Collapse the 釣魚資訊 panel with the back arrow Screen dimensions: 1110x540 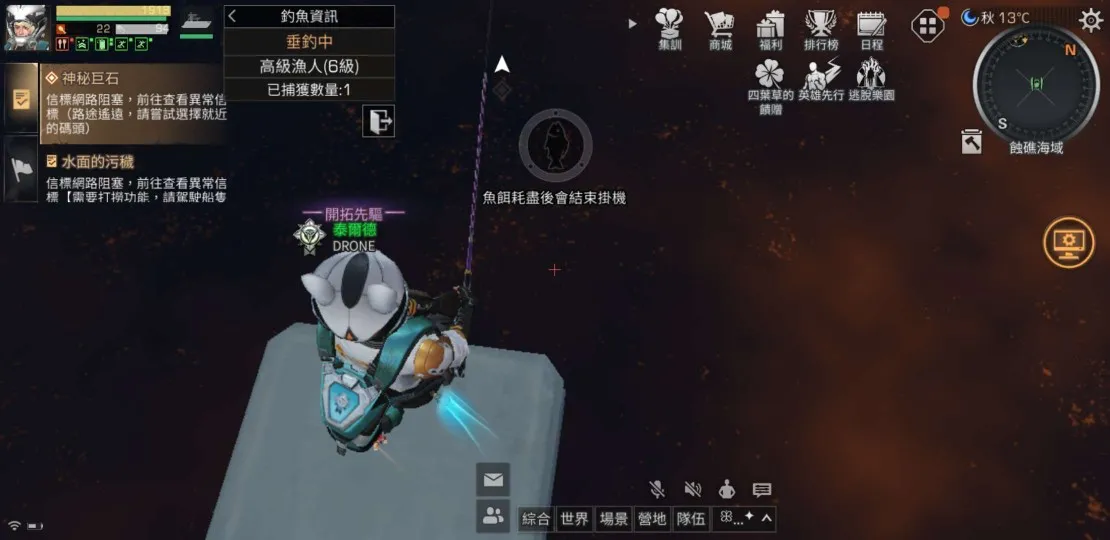(233, 17)
